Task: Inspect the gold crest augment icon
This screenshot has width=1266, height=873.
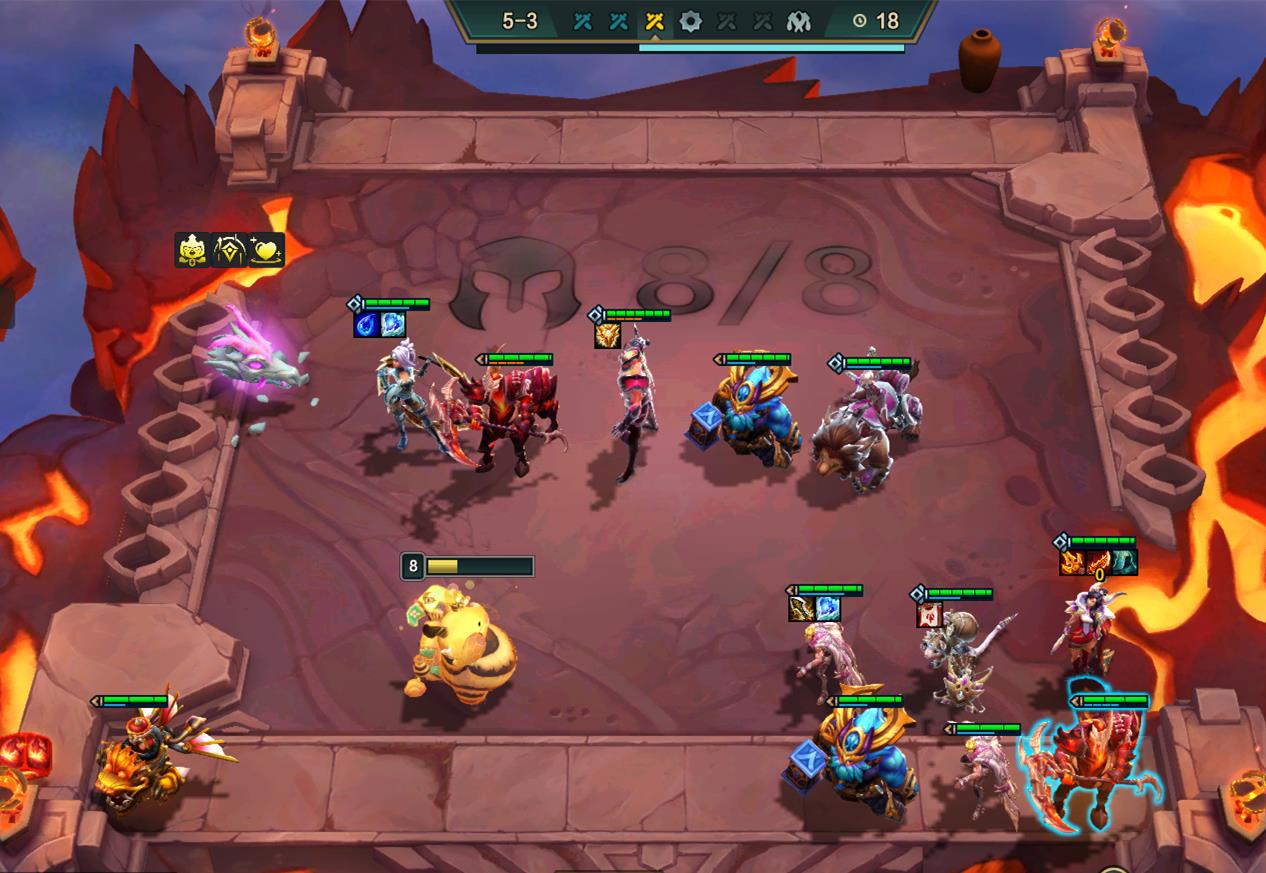Action: (229, 250)
